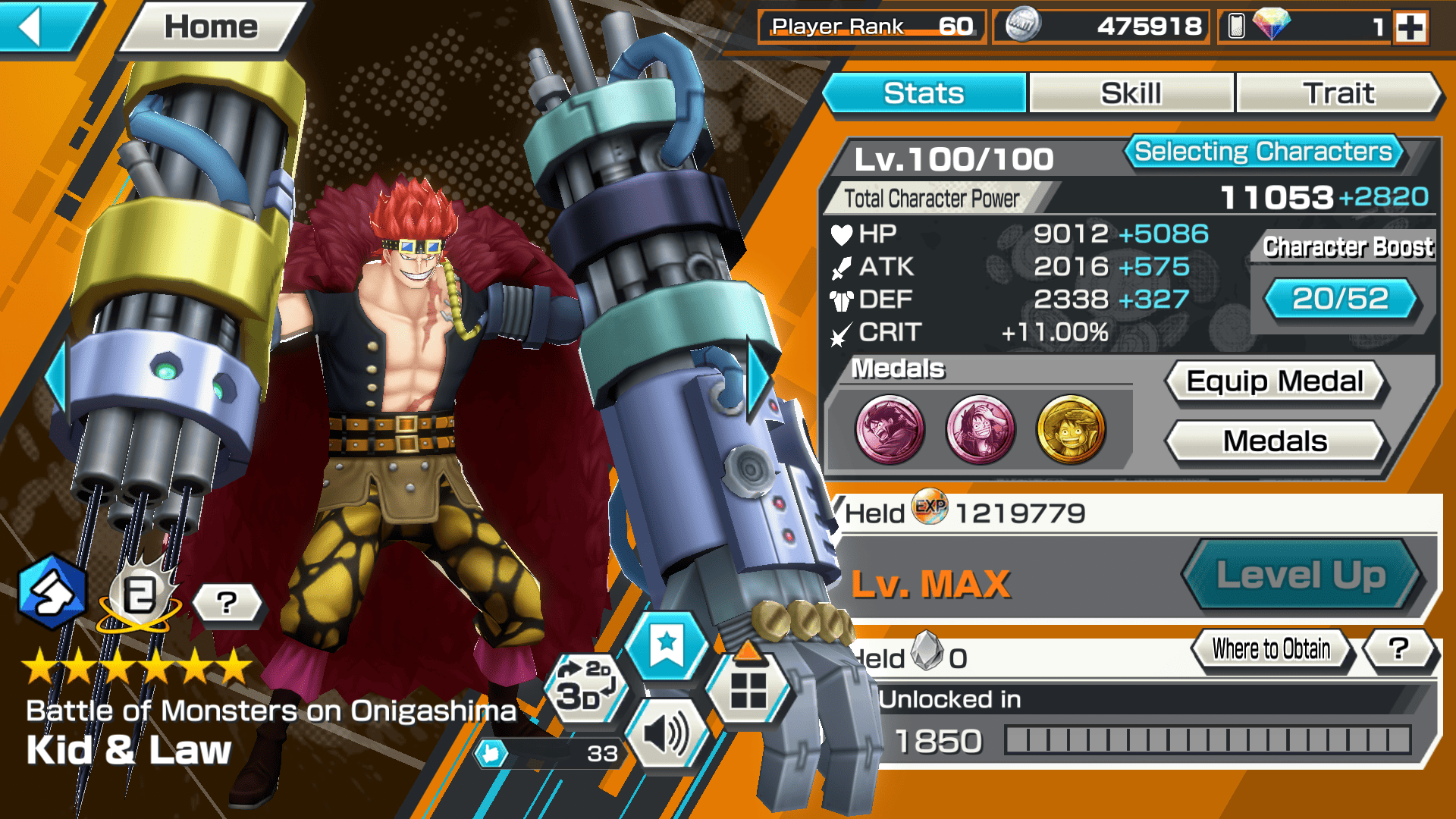Open the Skill tab

(1131, 93)
